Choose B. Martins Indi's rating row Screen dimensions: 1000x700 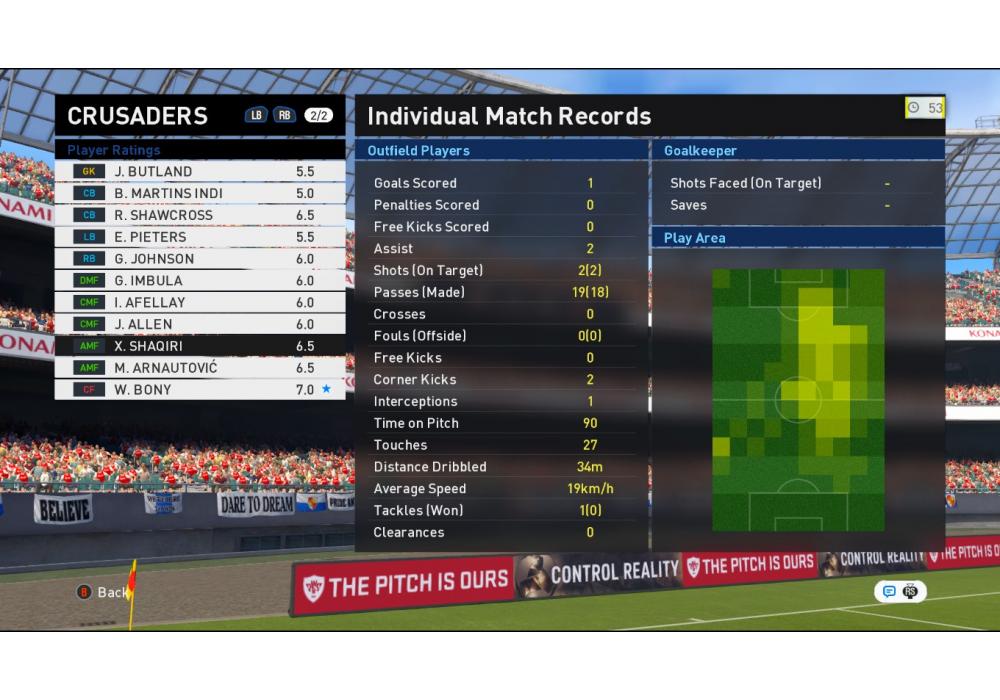pyautogui.click(x=200, y=193)
